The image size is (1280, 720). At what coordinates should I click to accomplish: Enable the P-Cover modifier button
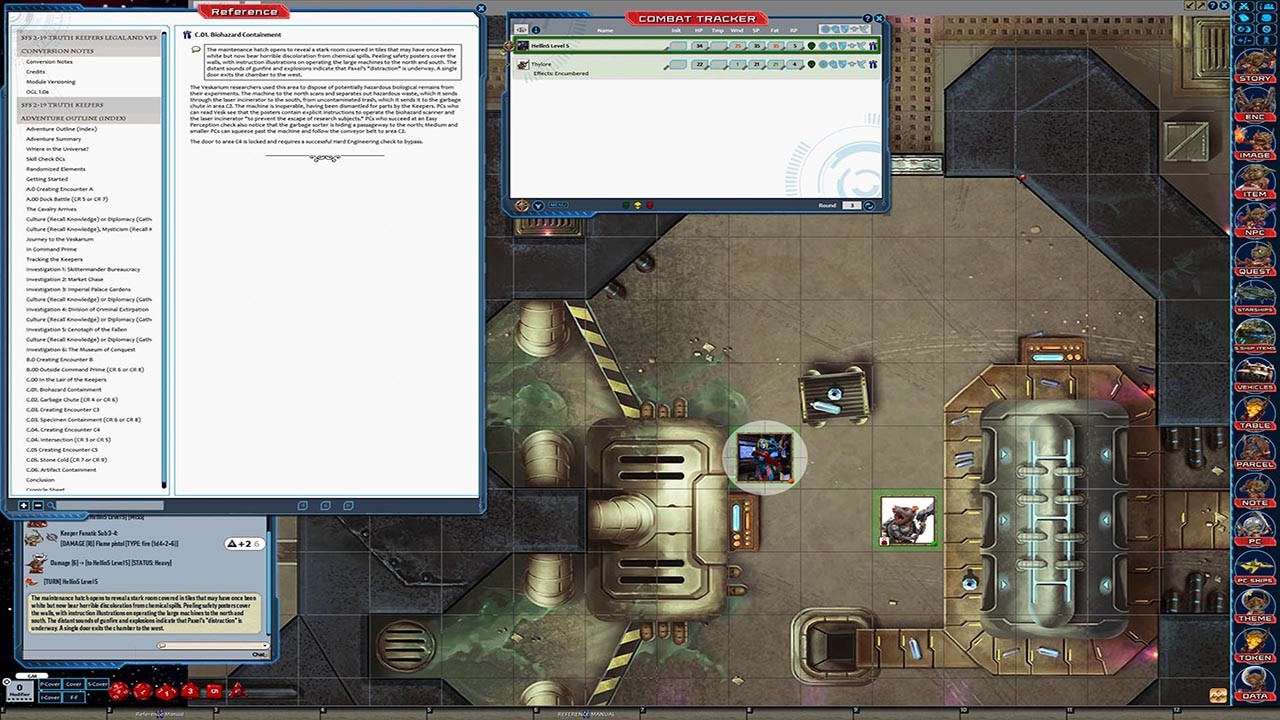coord(50,684)
